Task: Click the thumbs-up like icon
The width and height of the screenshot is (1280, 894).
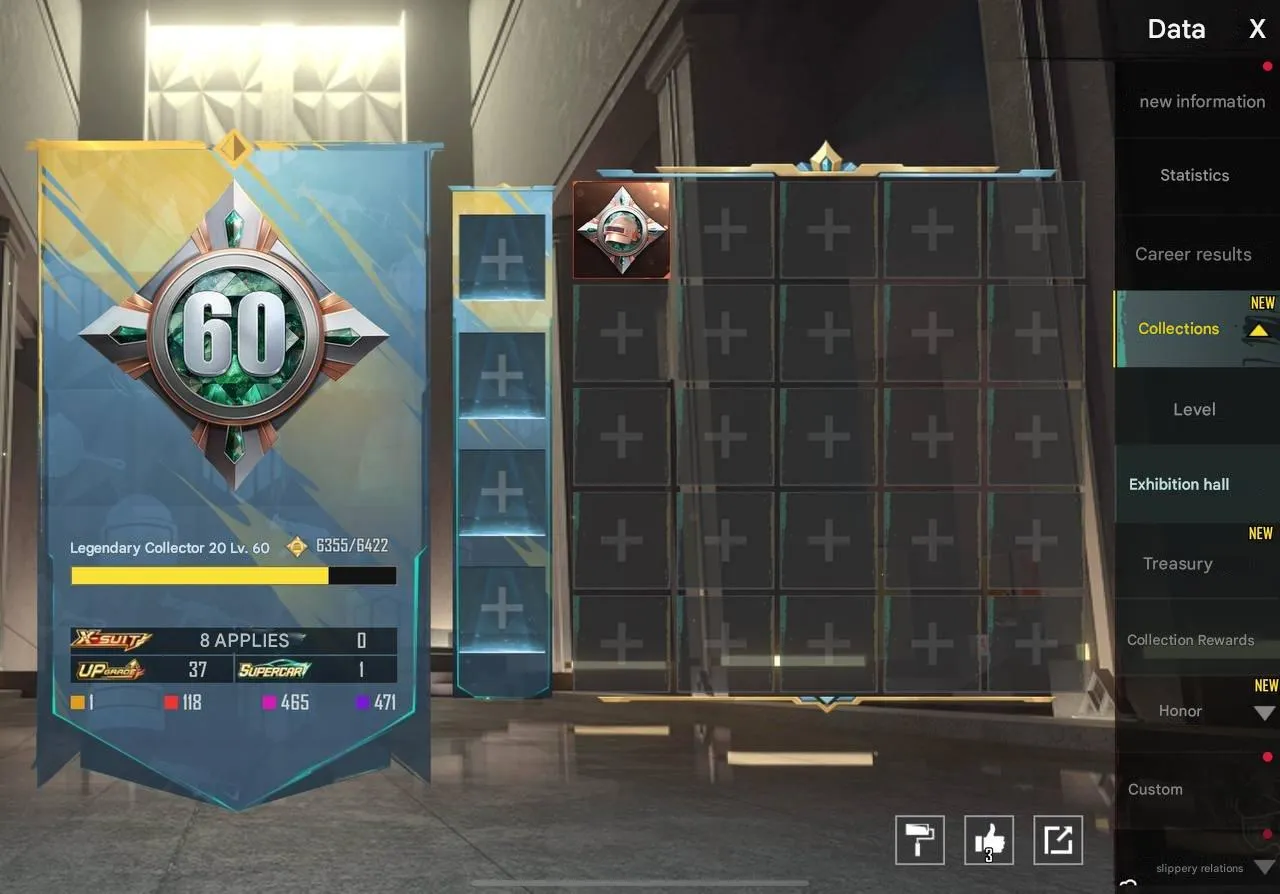Action: click(x=988, y=840)
